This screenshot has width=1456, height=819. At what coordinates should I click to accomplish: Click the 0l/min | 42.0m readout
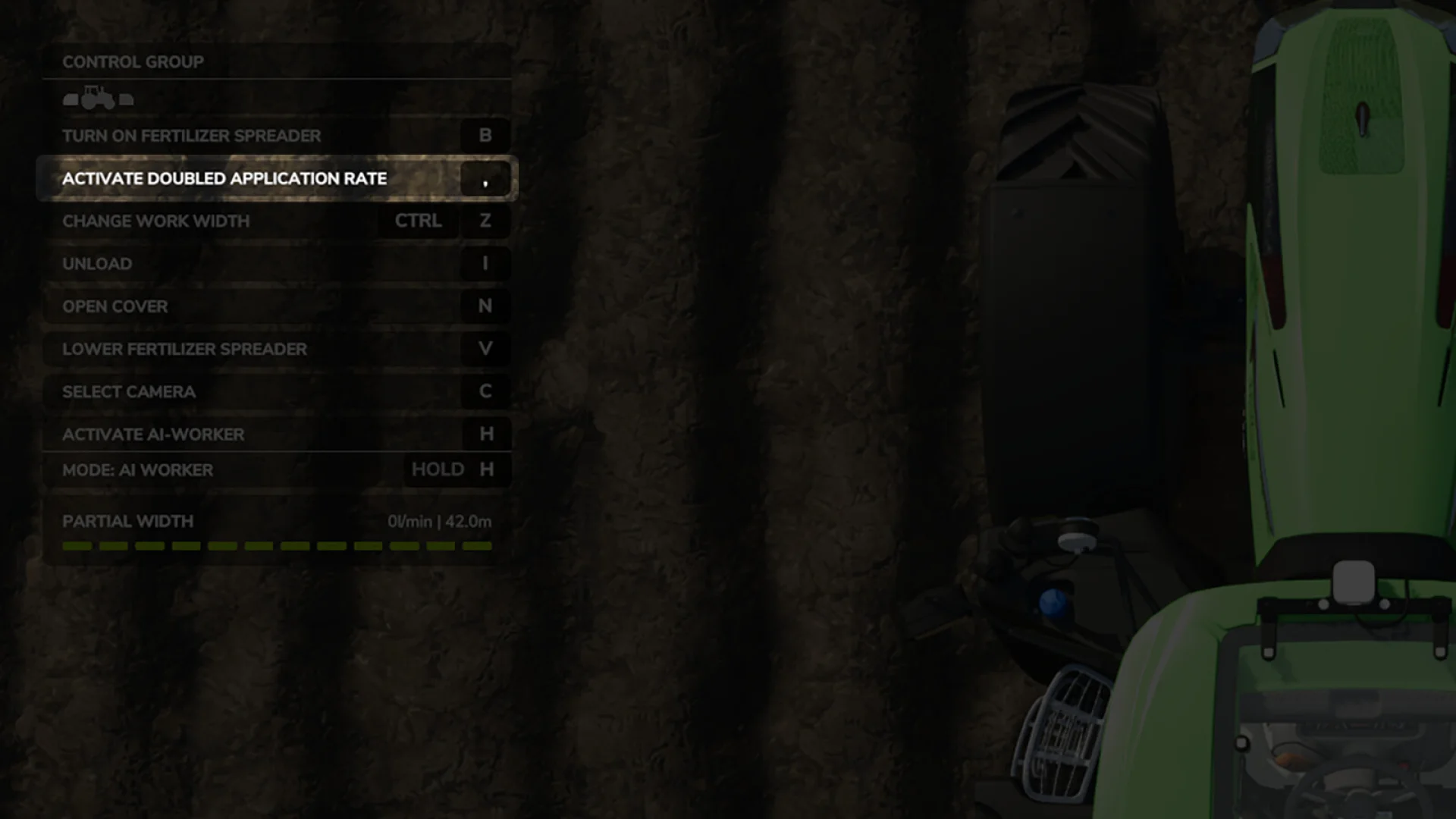(x=438, y=521)
